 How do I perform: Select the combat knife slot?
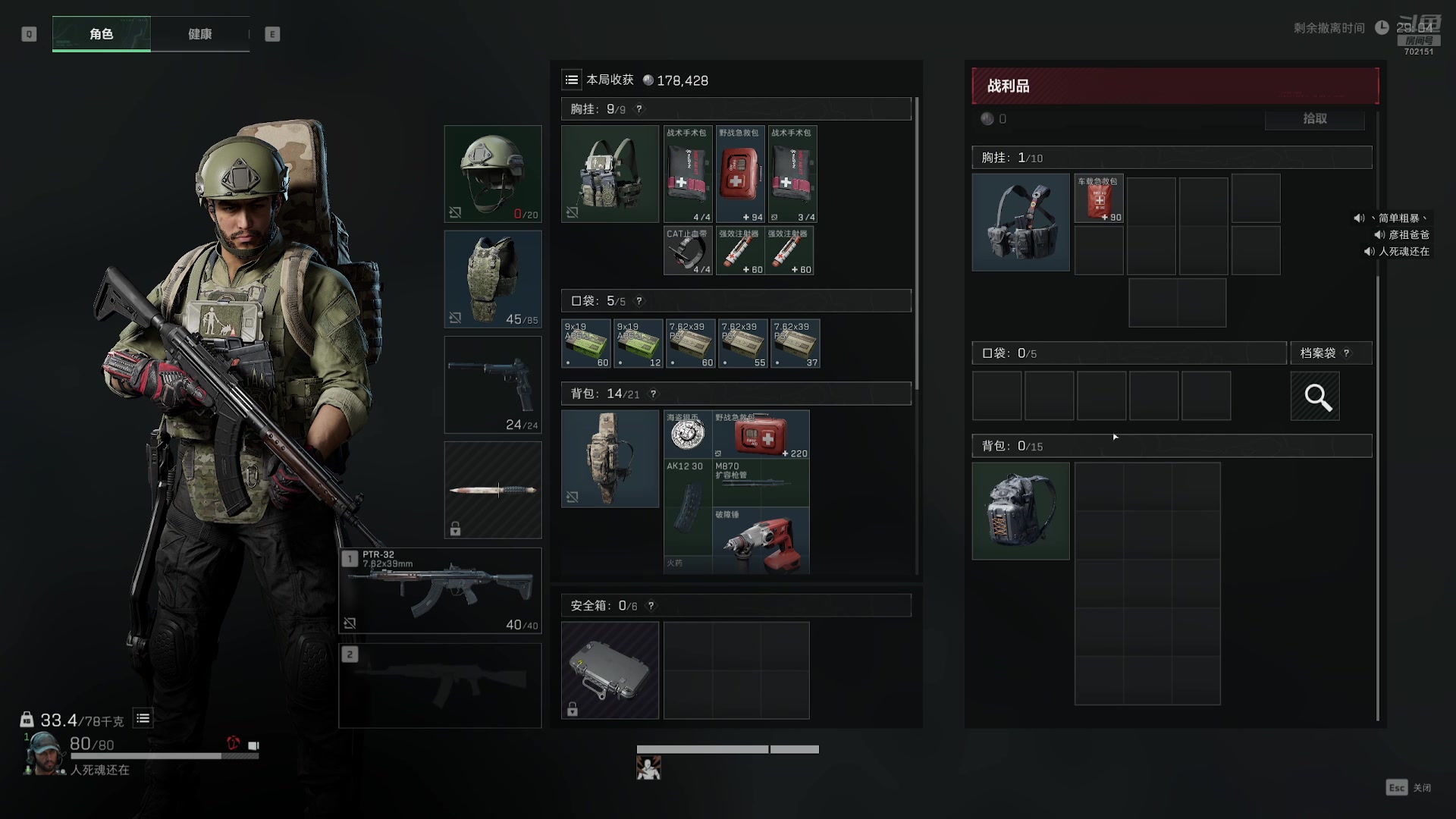point(493,490)
